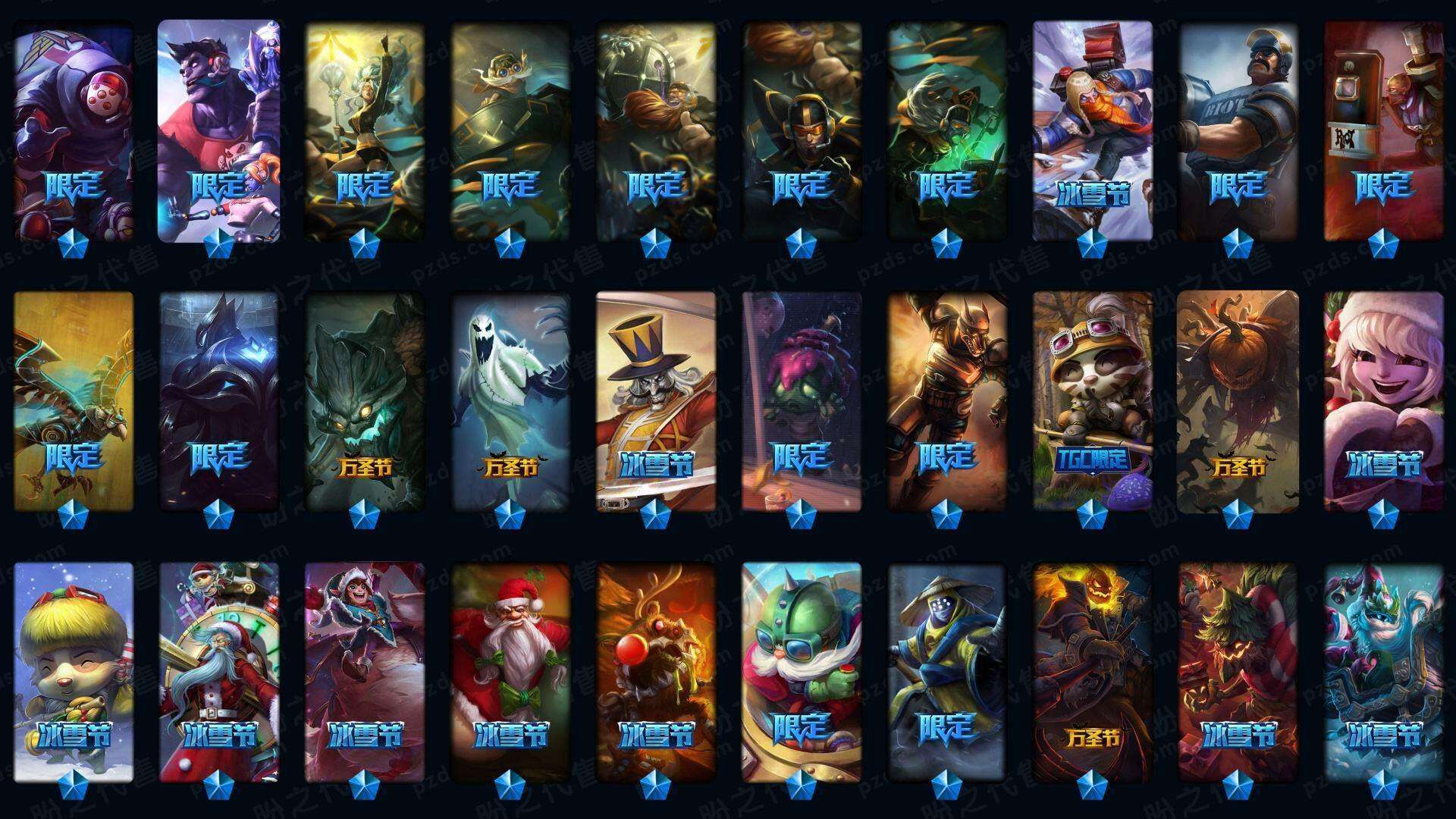Open the flaming pumpkin horseman skin card
The height and width of the screenshot is (819, 1456).
click(1092, 671)
